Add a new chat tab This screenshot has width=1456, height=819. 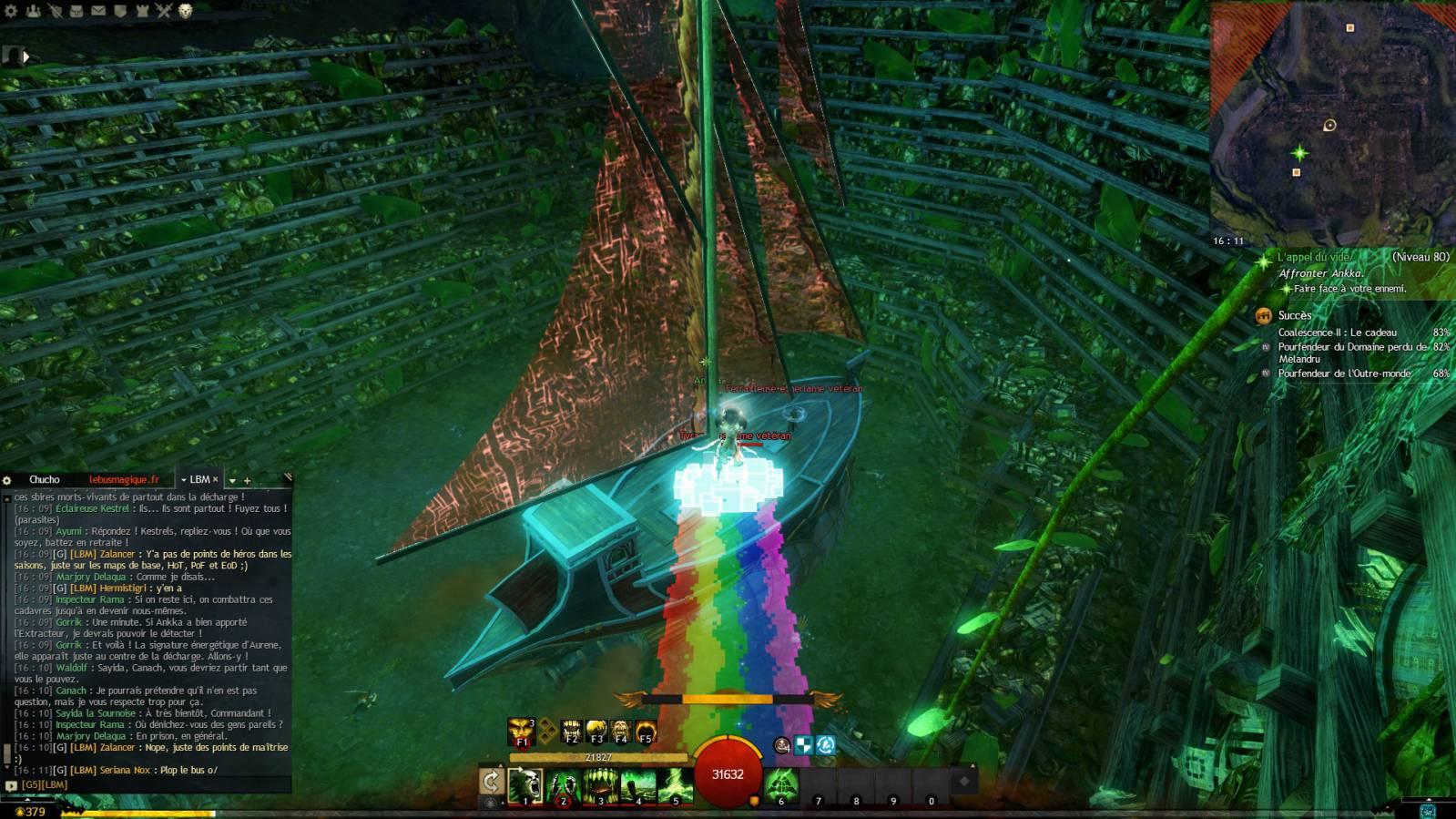tap(247, 480)
